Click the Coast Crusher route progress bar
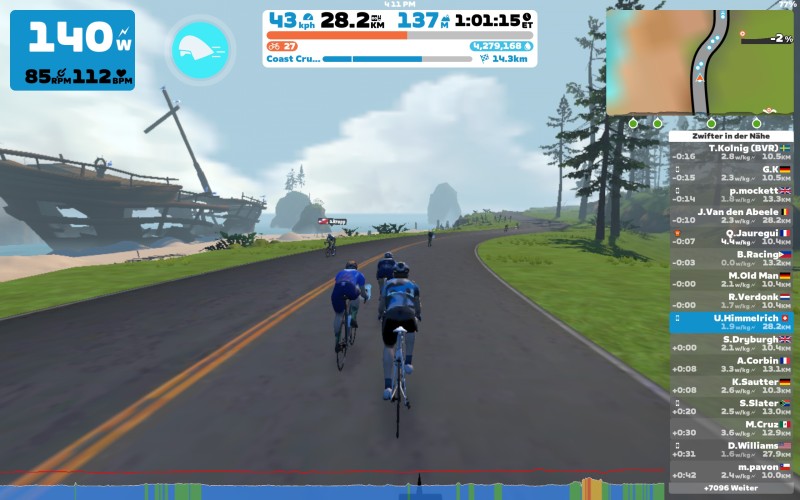Image resolution: width=800 pixels, height=500 pixels. pyautogui.click(x=397, y=59)
